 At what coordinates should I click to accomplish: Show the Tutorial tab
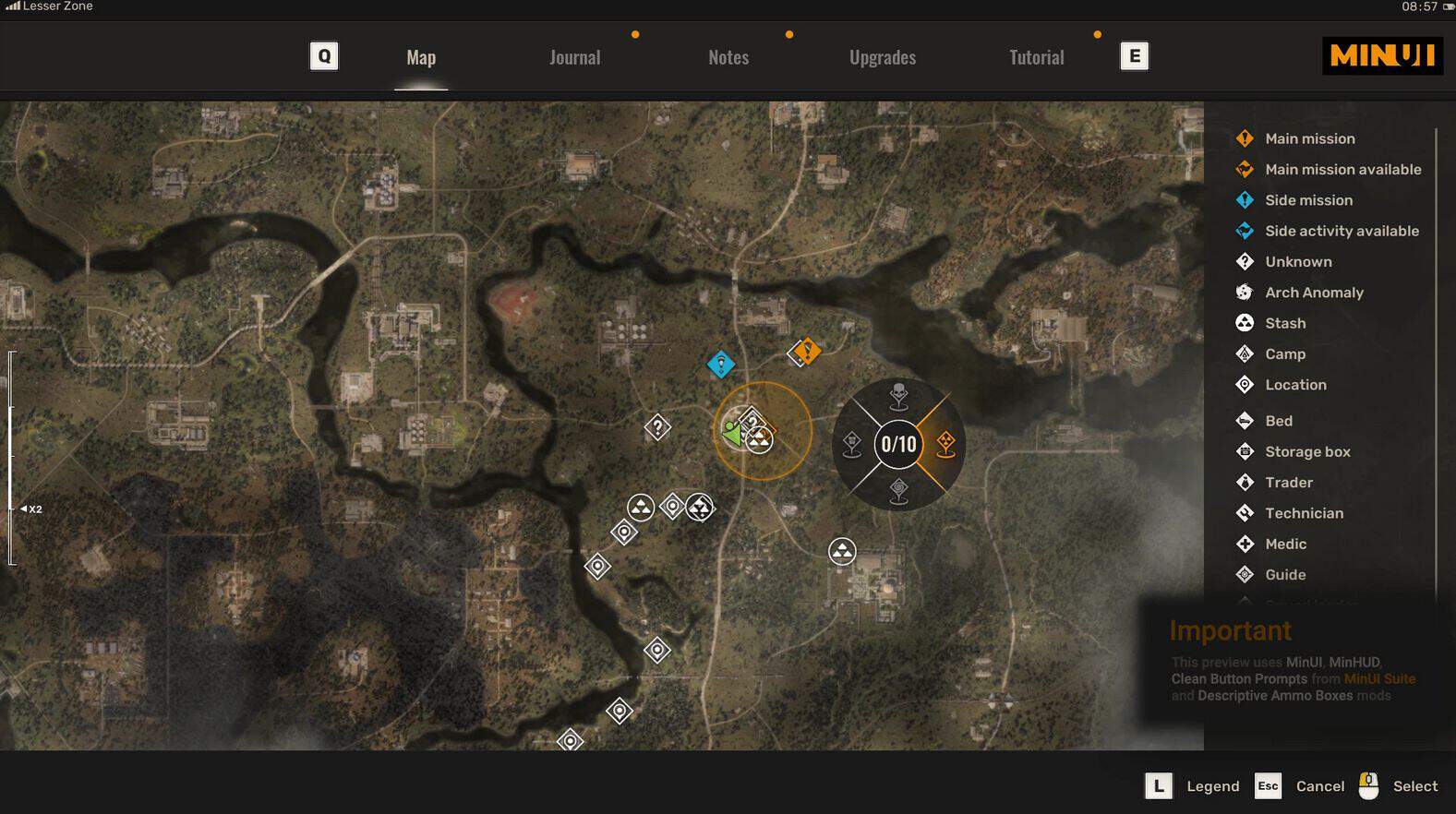pyautogui.click(x=1036, y=57)
